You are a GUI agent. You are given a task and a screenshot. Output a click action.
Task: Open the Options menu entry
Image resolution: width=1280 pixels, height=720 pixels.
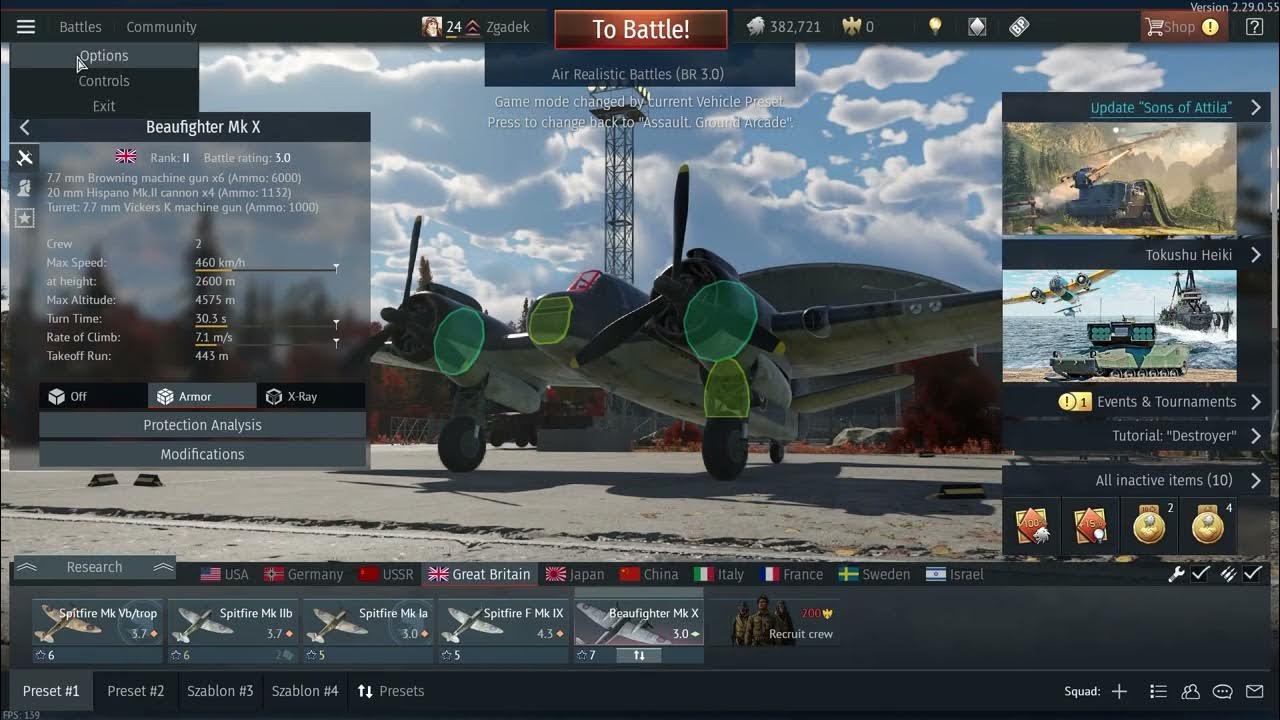tap(104, 56)
